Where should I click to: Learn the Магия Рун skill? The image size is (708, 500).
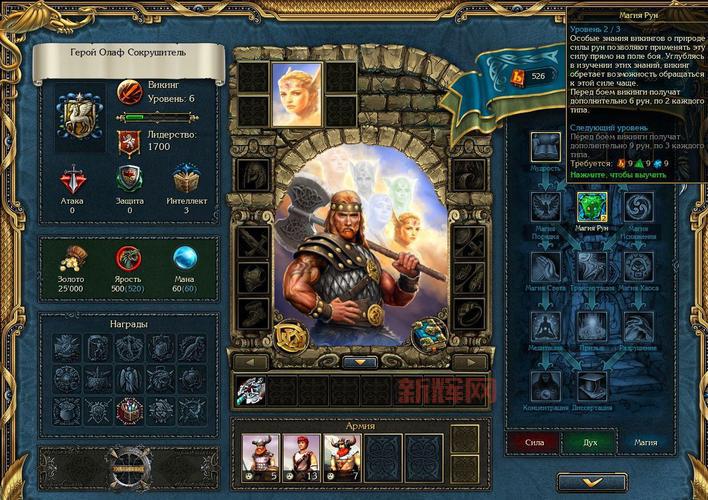588,207
